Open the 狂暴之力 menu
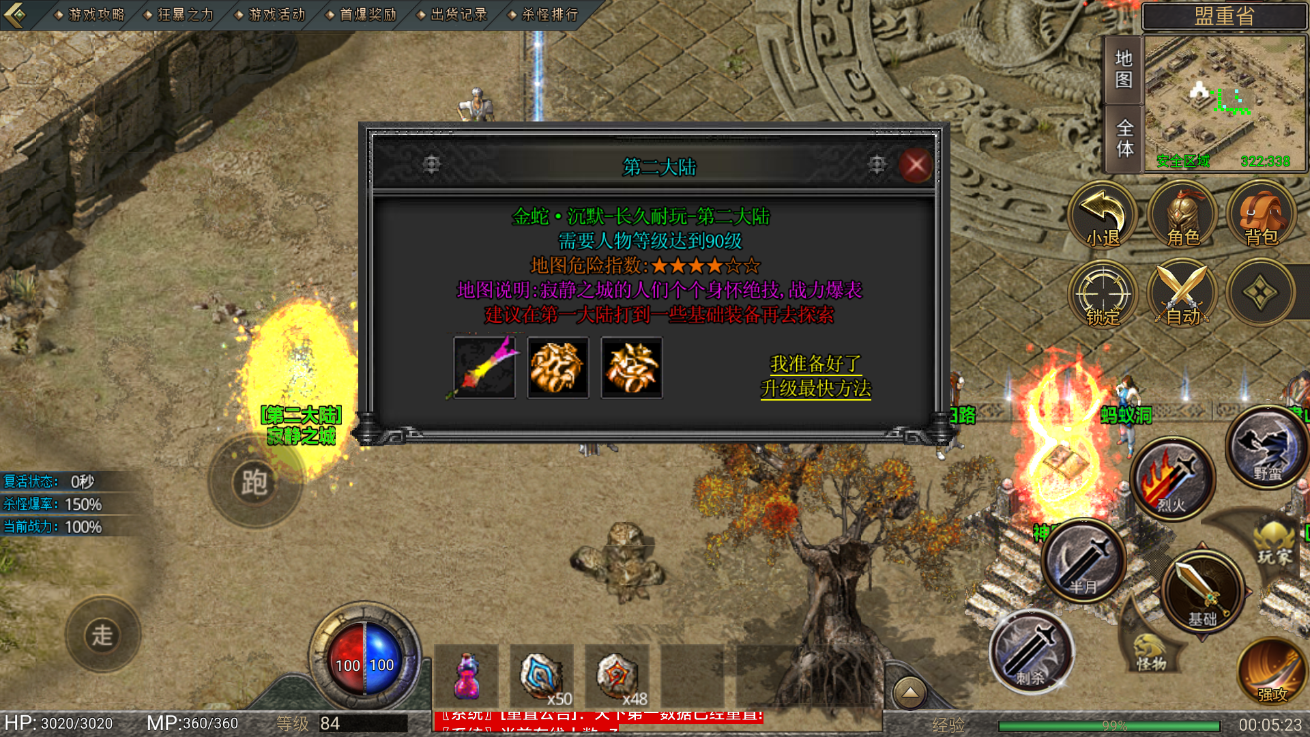The height and width of the screenshot is (737, 1310). tap(181, 15)
